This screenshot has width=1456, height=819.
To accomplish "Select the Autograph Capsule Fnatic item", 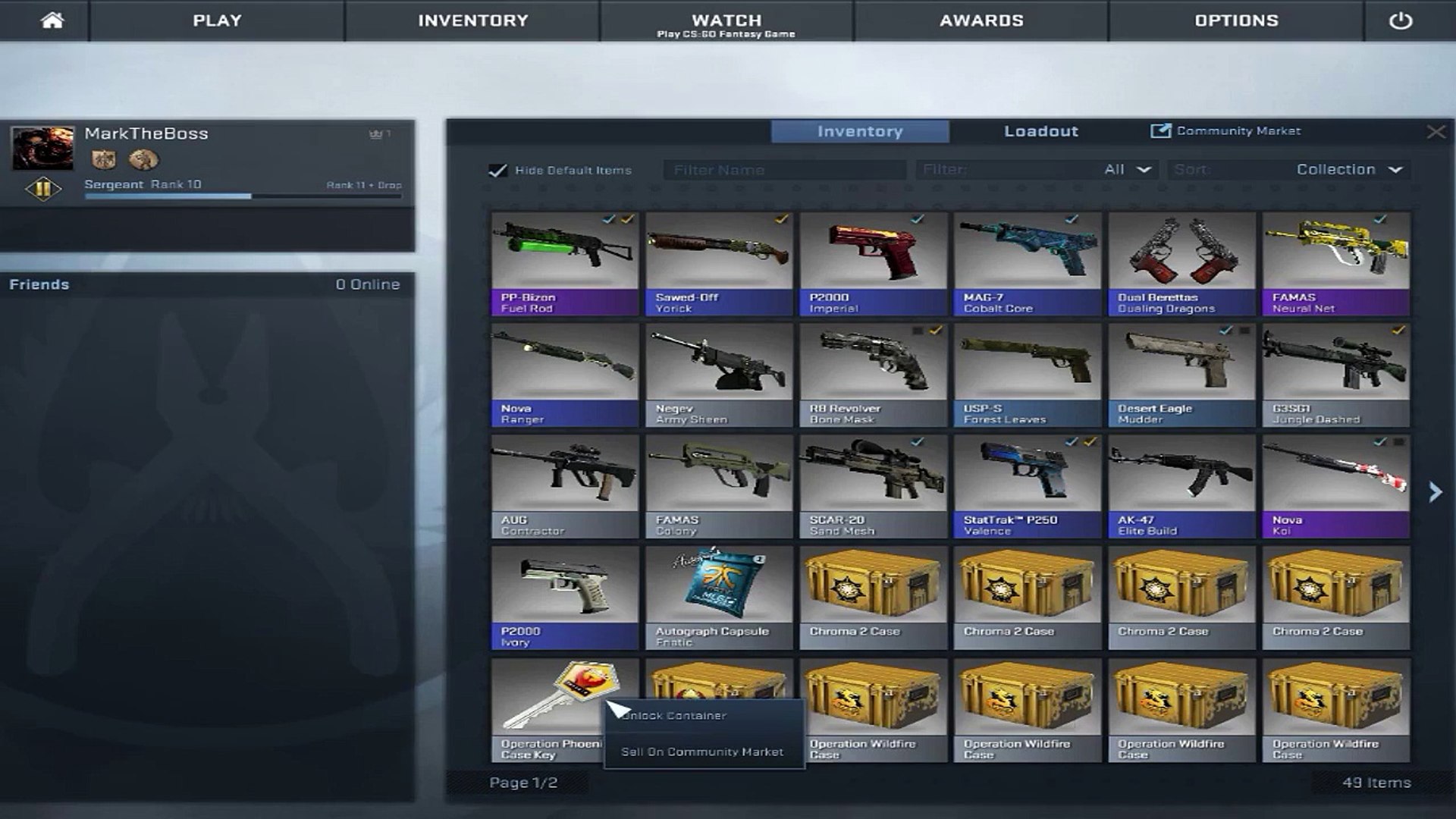I will point(719,597).
